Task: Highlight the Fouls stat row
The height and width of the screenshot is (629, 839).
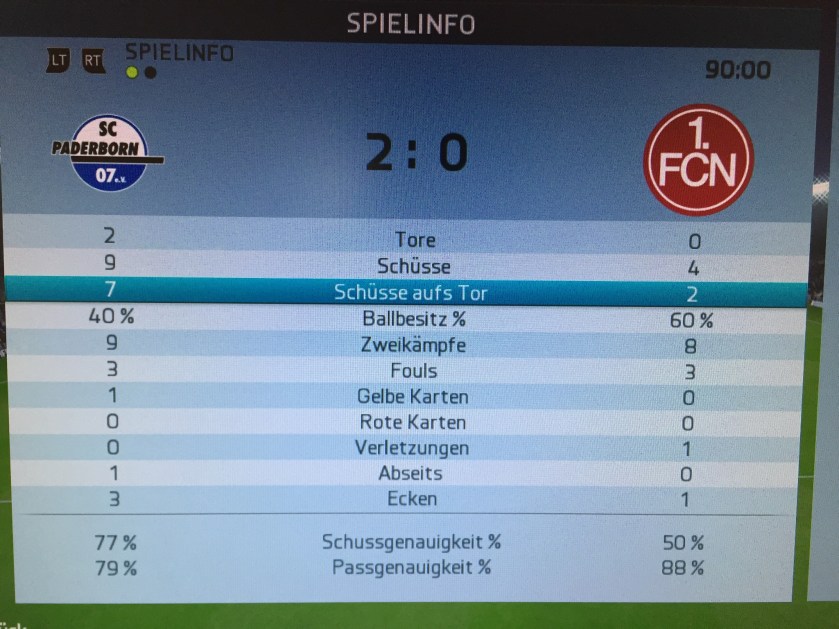Action: click(414, 371)
